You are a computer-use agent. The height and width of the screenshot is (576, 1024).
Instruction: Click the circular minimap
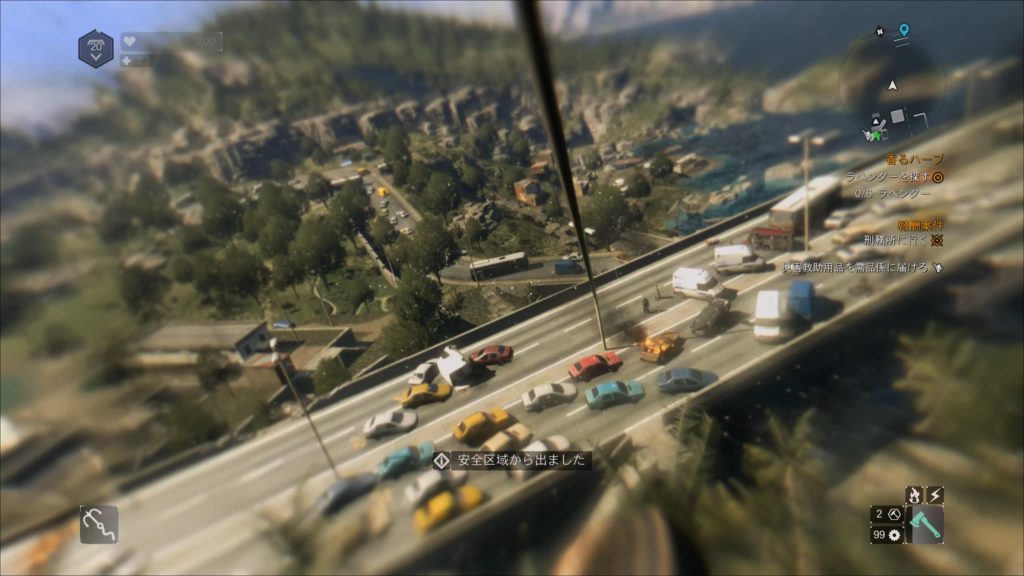pyautogui.click(x=892, y=84)
